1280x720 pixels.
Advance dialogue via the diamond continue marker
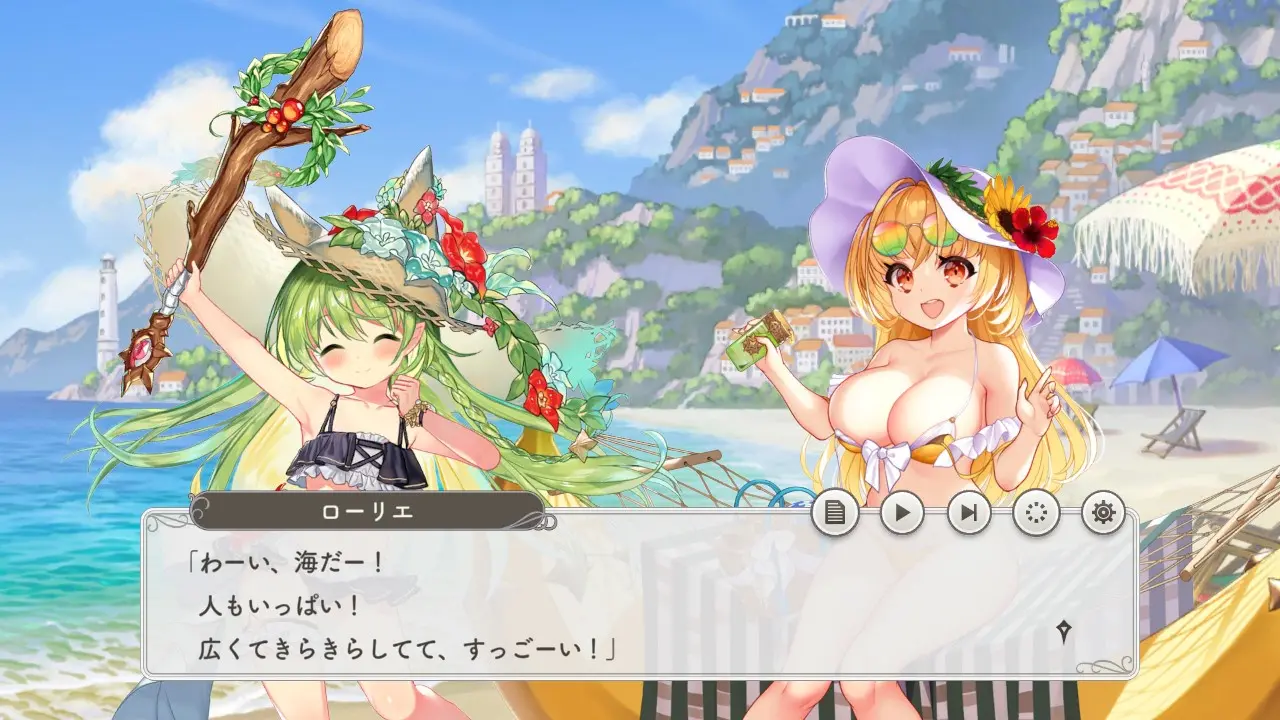(1065, 631)
